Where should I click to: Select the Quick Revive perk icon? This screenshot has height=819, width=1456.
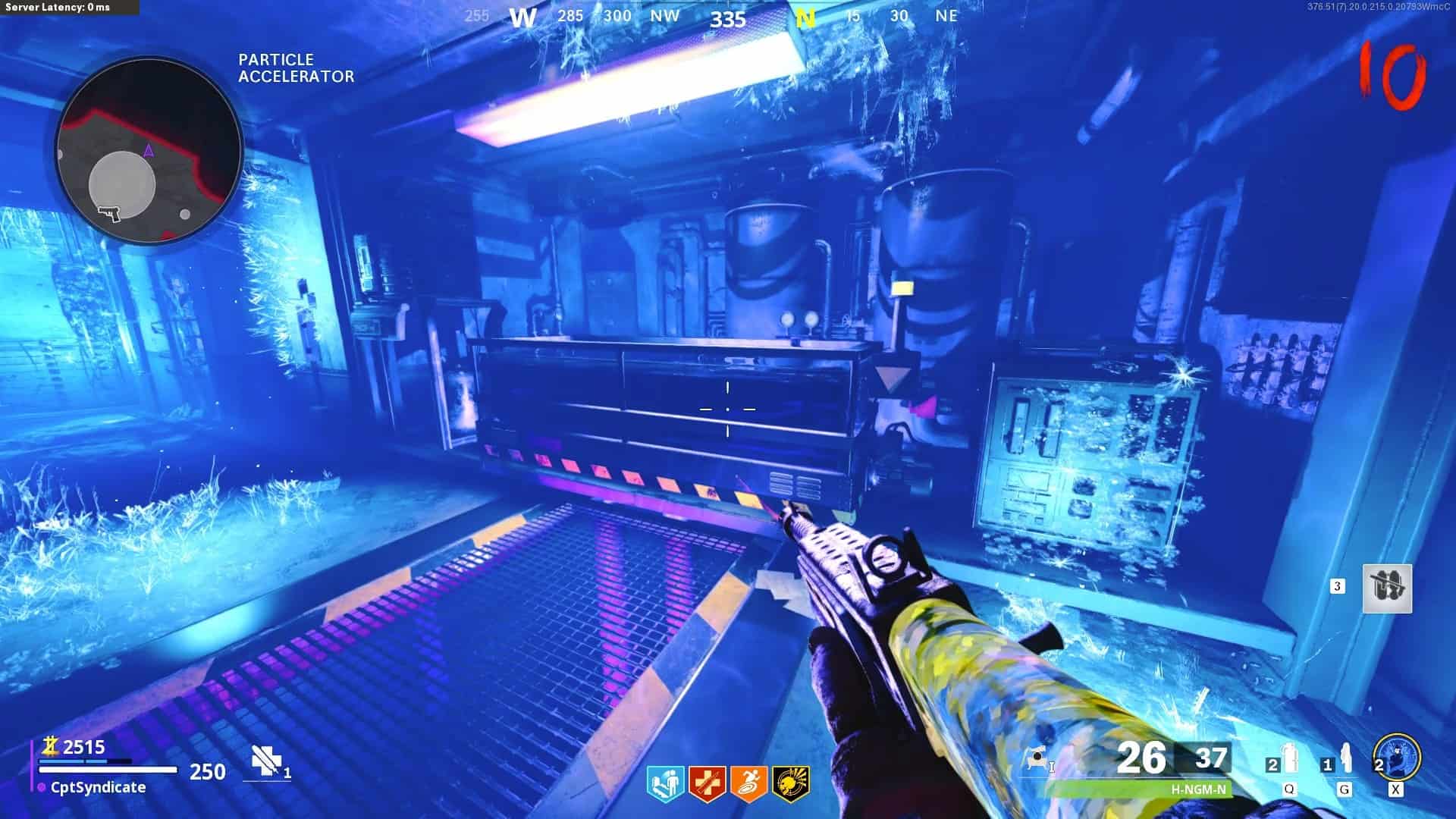point(665,783)
